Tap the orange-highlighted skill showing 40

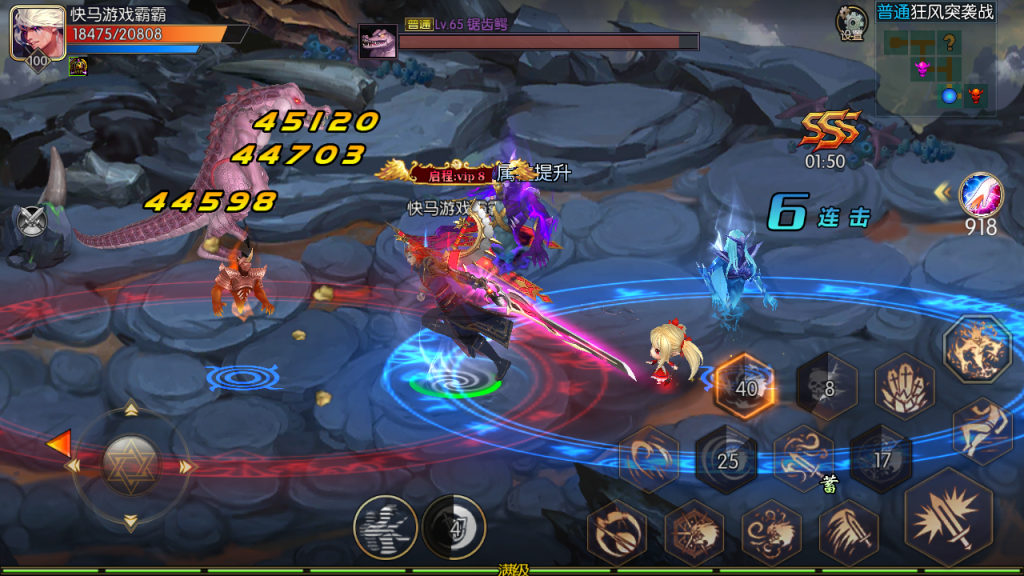tap(746, 387)
